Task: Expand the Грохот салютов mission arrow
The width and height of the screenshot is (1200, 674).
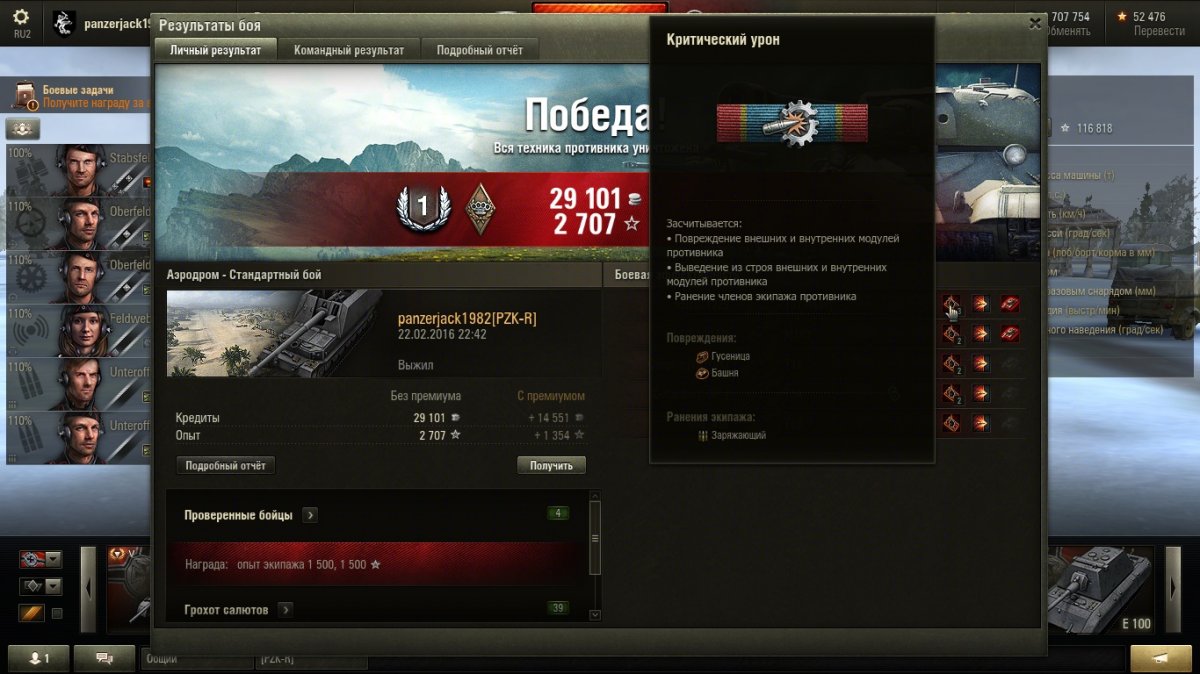Action: 285,609
